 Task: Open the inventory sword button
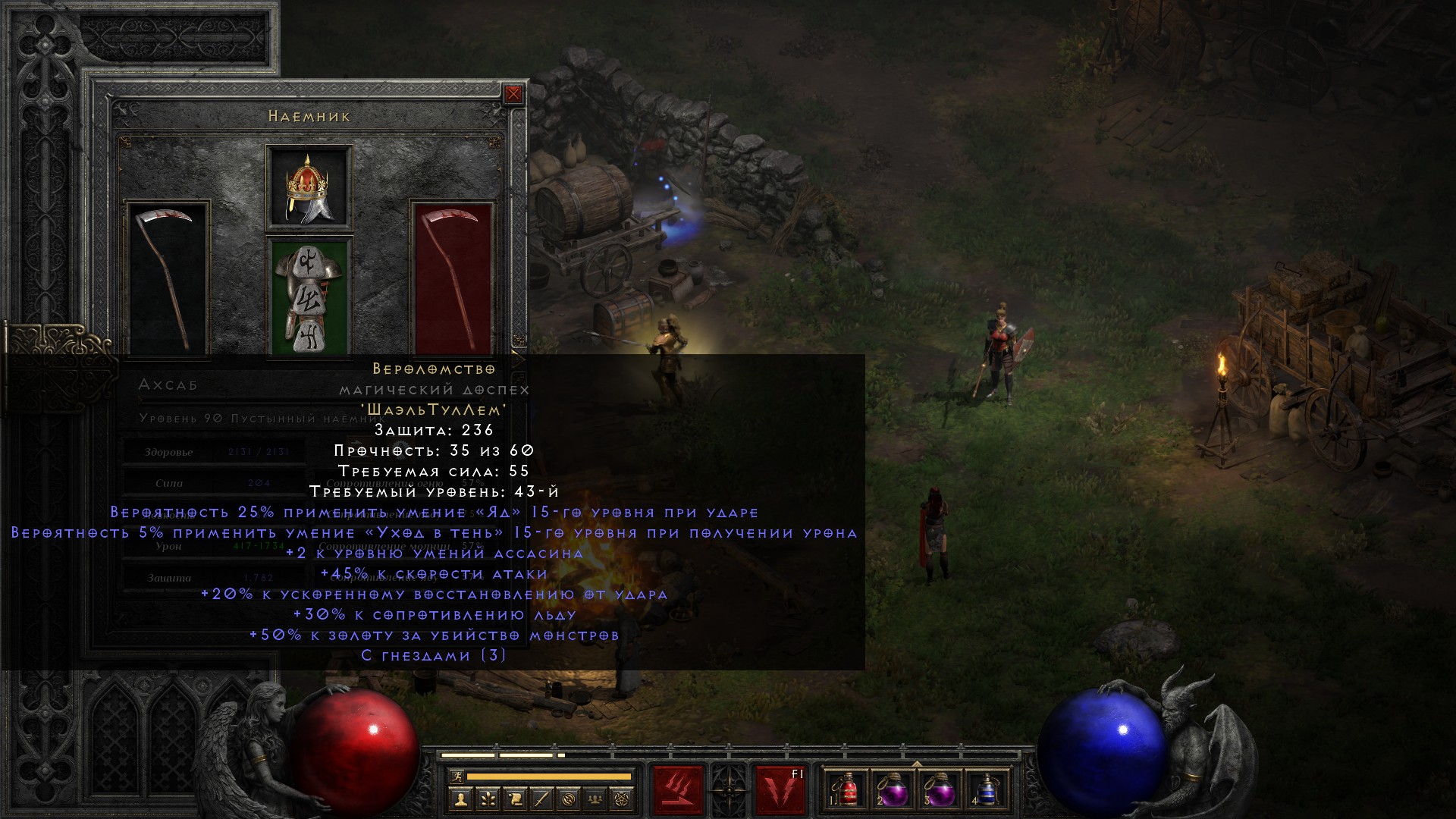tap(542, 799)
